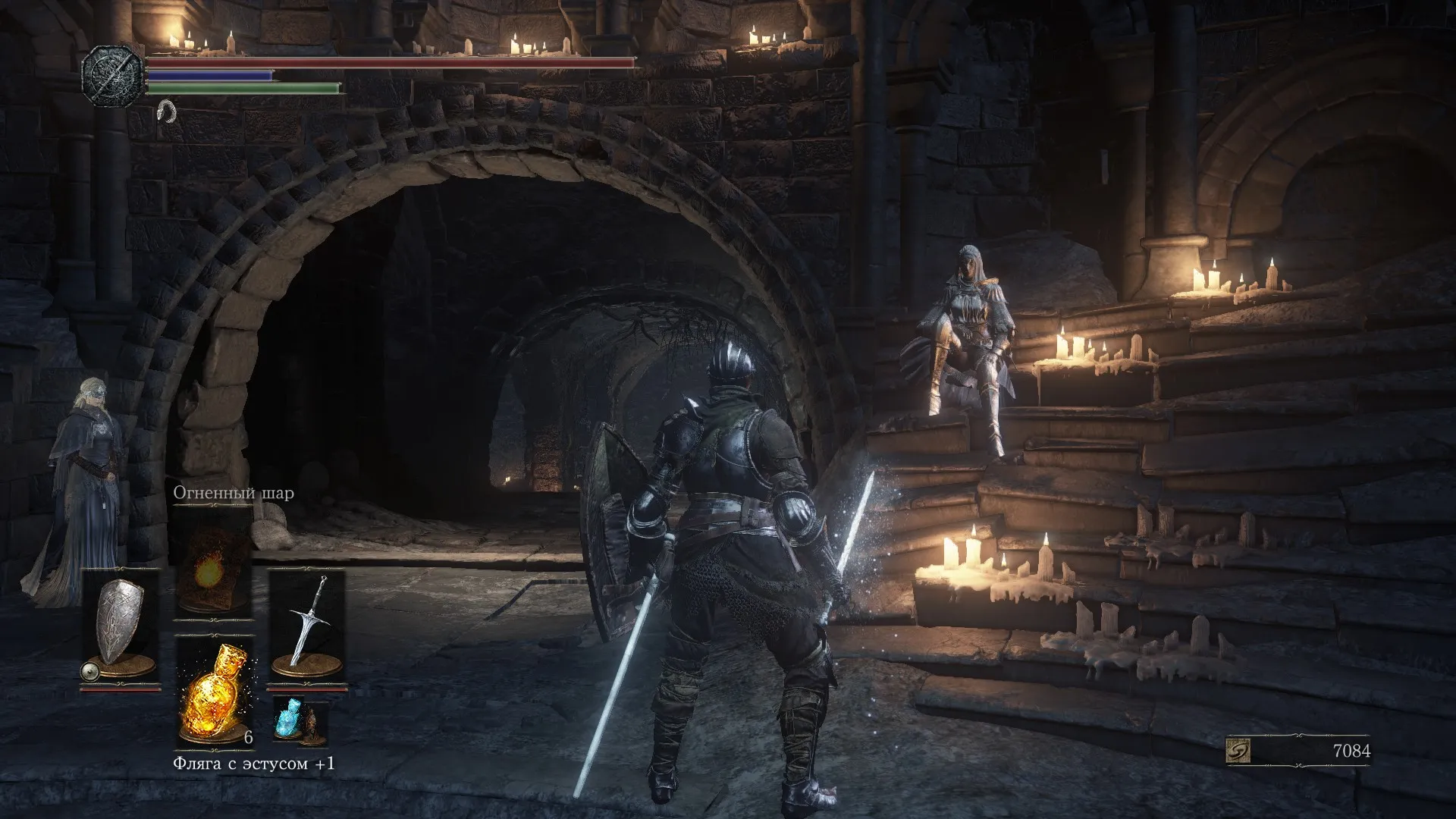The image size is (1456, 819).
Task: Select the golden Estus Flask item slot
Action: click(x=214, y=690)
